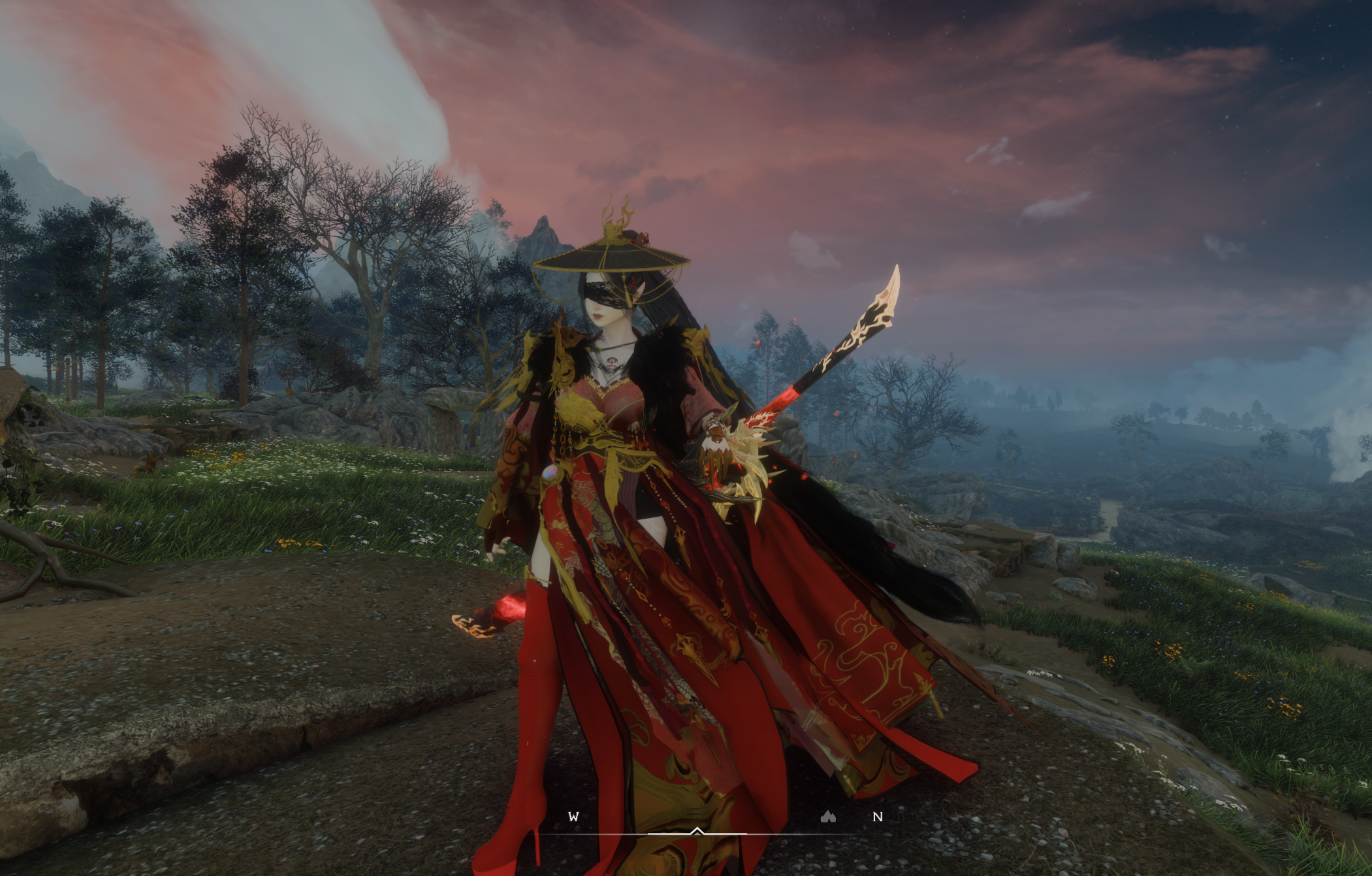
Task: Click the grace marker on the compass
Action: tap(828, 817)
